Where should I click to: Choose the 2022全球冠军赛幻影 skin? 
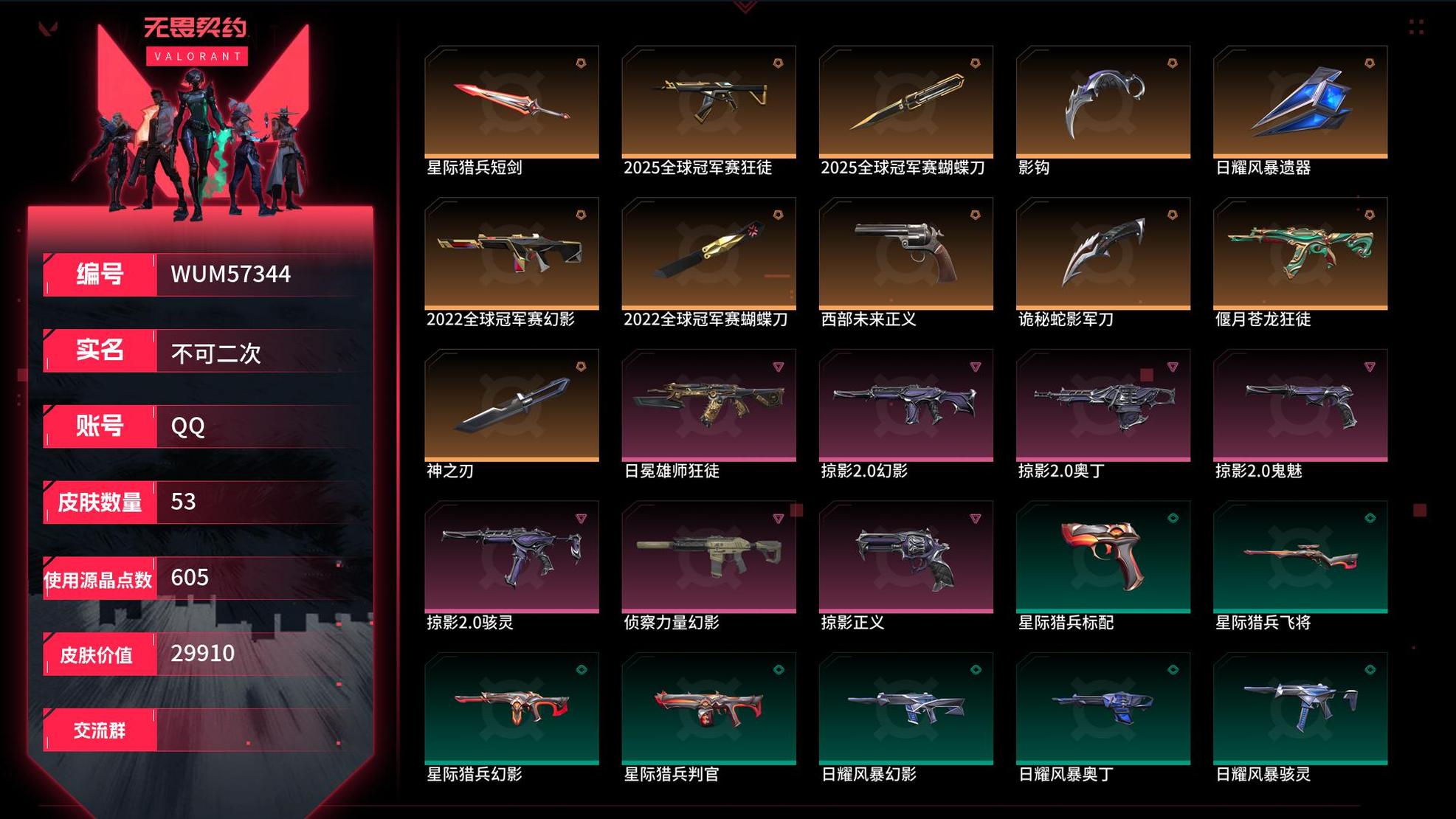tap(511, 253)
